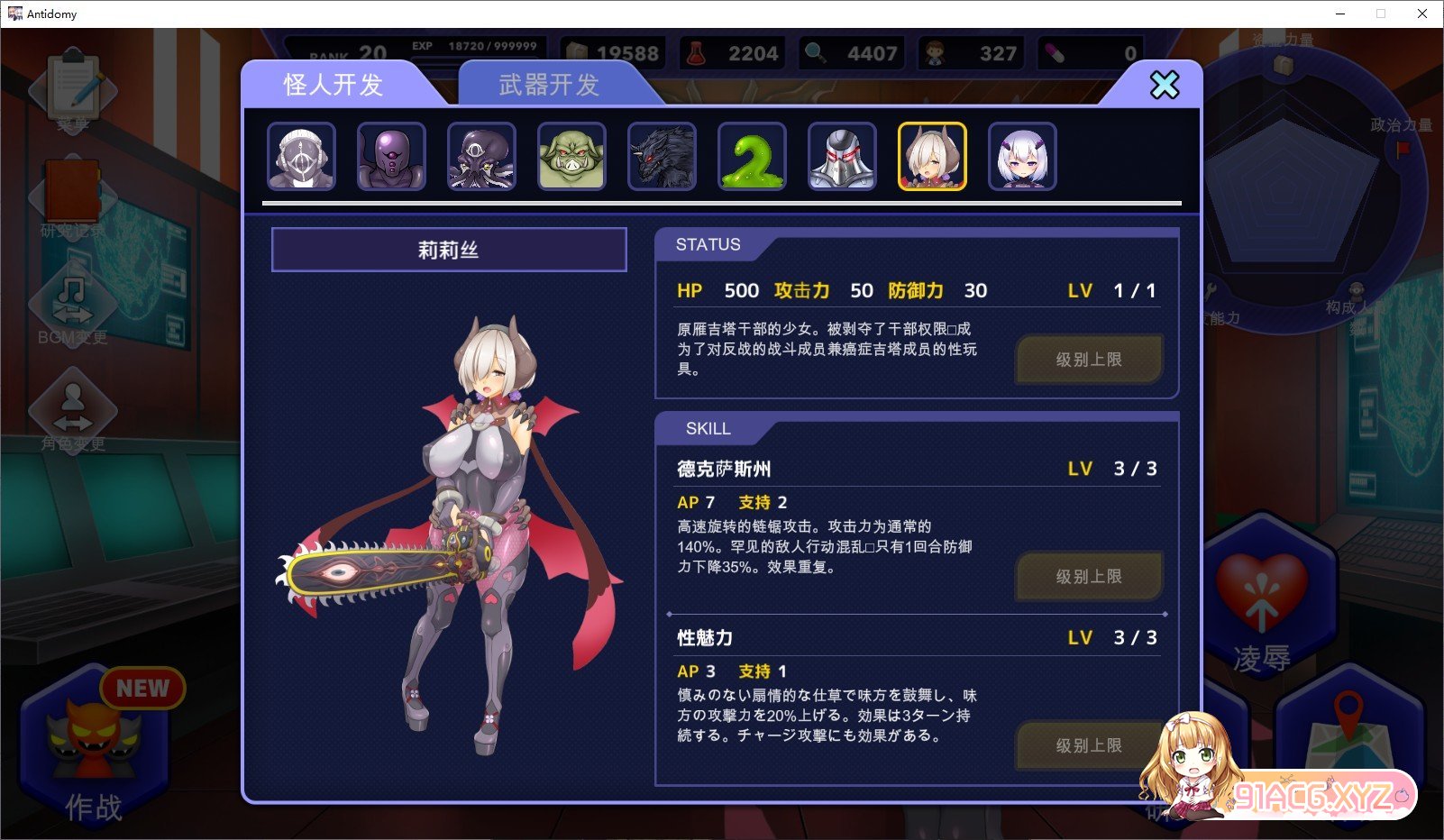Screen dimensions: 1444x840
Task: Raise level cap in the STATUS section
Action: (1089, 360)
